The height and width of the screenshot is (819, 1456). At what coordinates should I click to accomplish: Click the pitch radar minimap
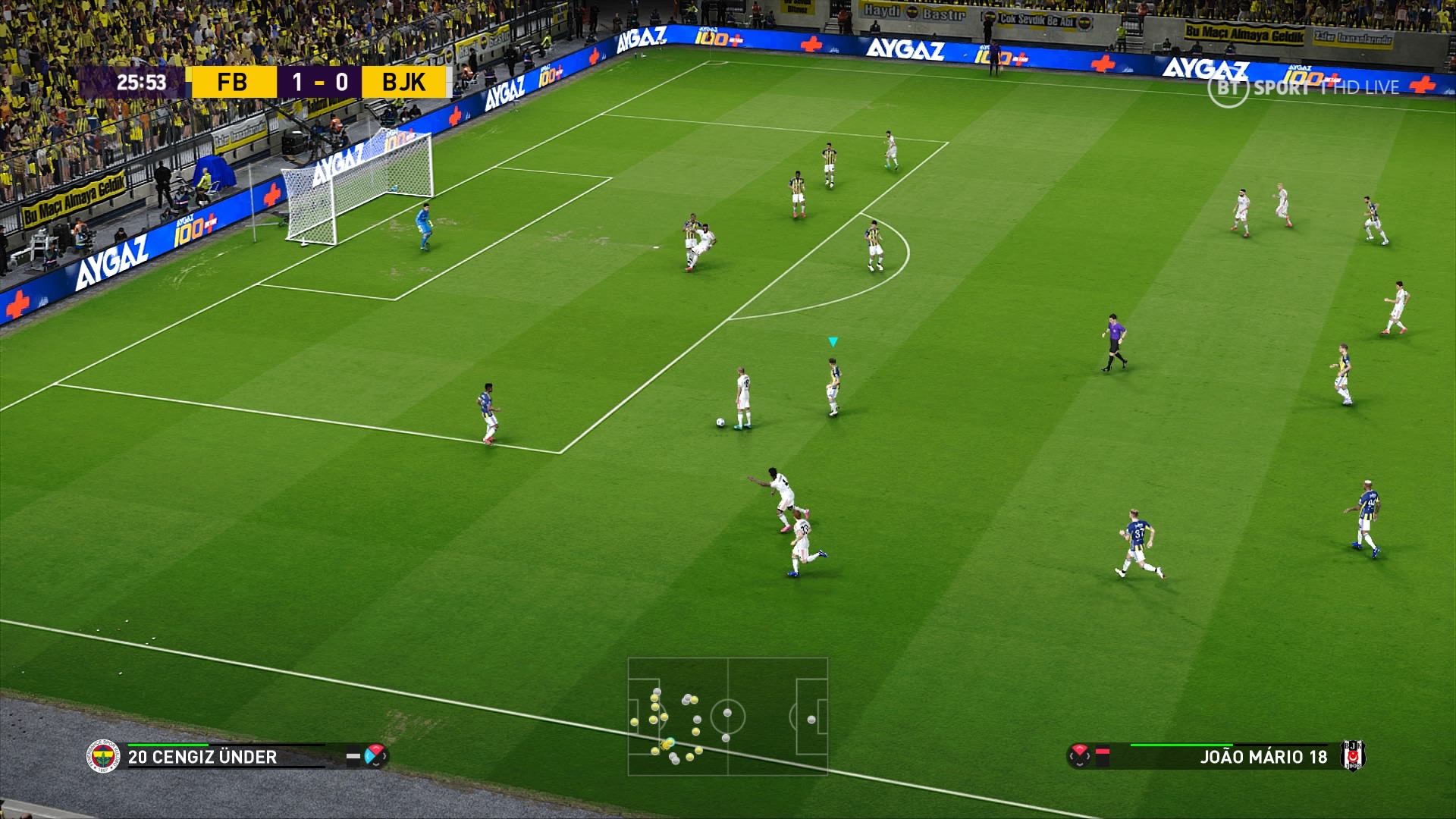coord(727,716)
